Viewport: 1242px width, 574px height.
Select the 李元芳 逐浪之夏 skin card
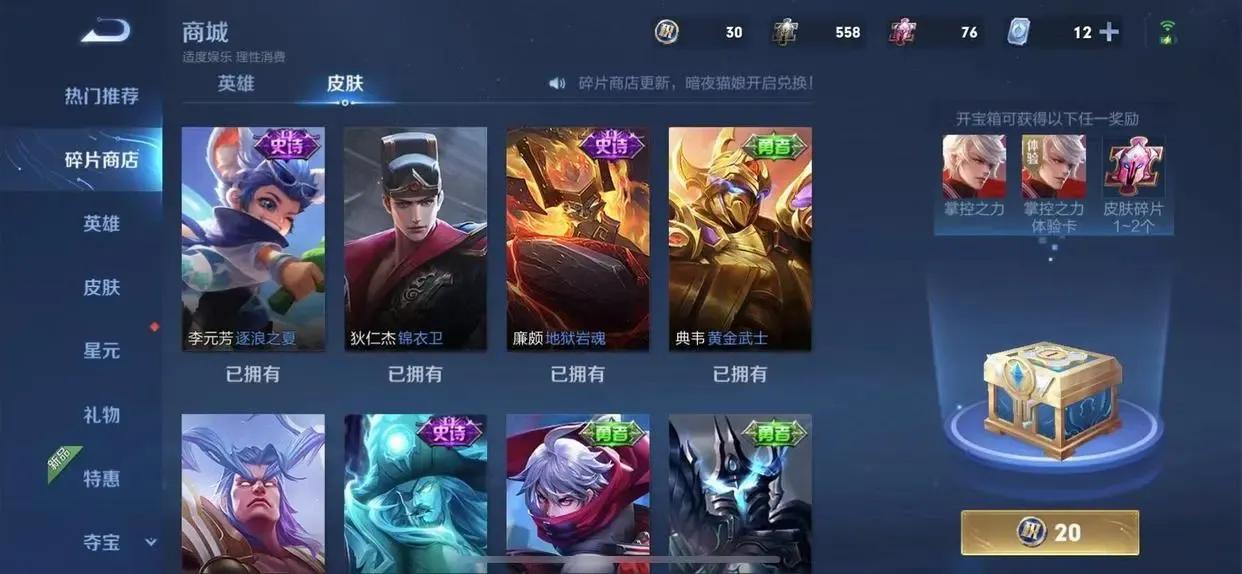point(253,238)
